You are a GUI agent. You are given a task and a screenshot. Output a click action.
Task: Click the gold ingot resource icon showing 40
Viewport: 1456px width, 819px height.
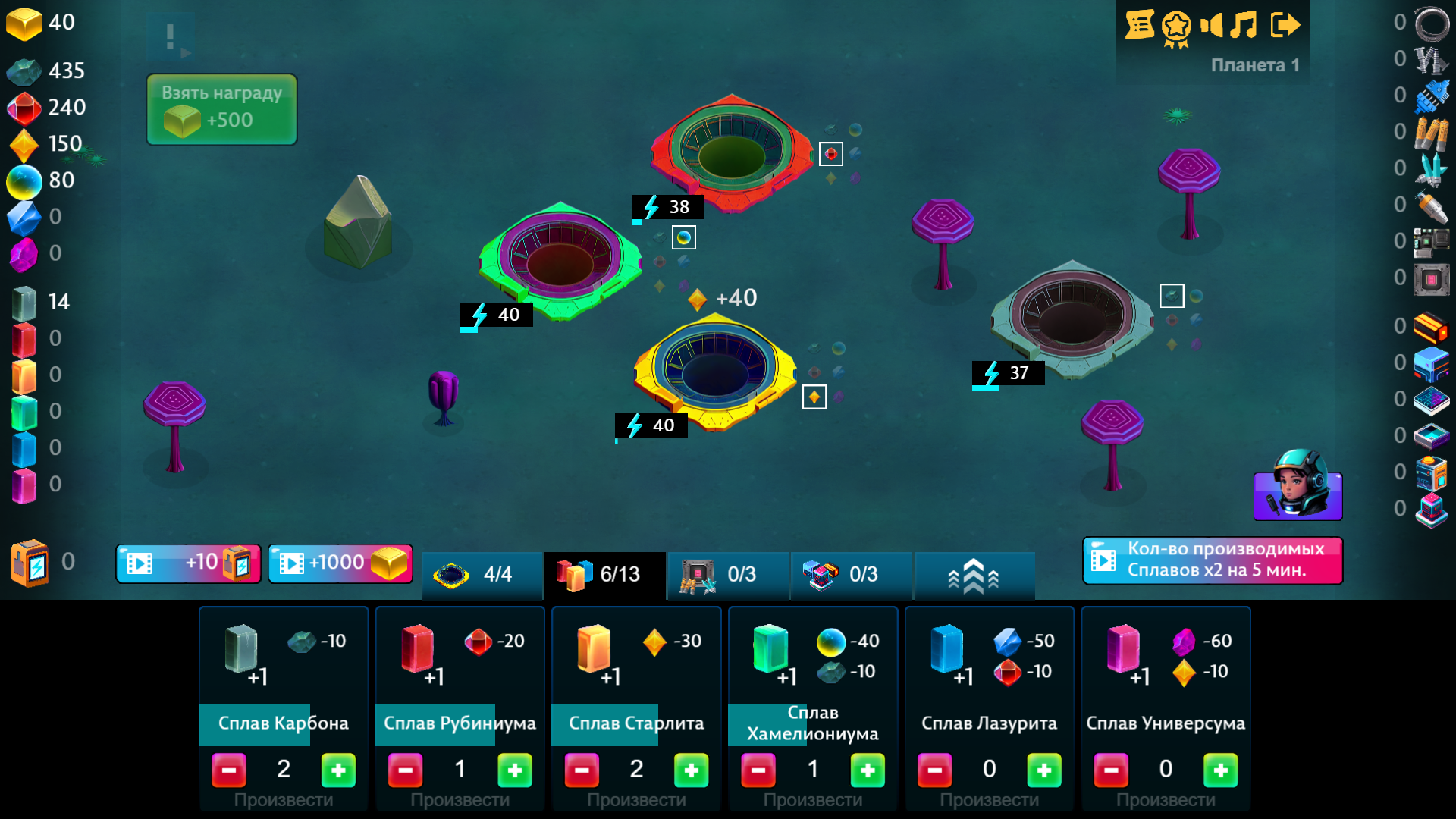[25, 23]
